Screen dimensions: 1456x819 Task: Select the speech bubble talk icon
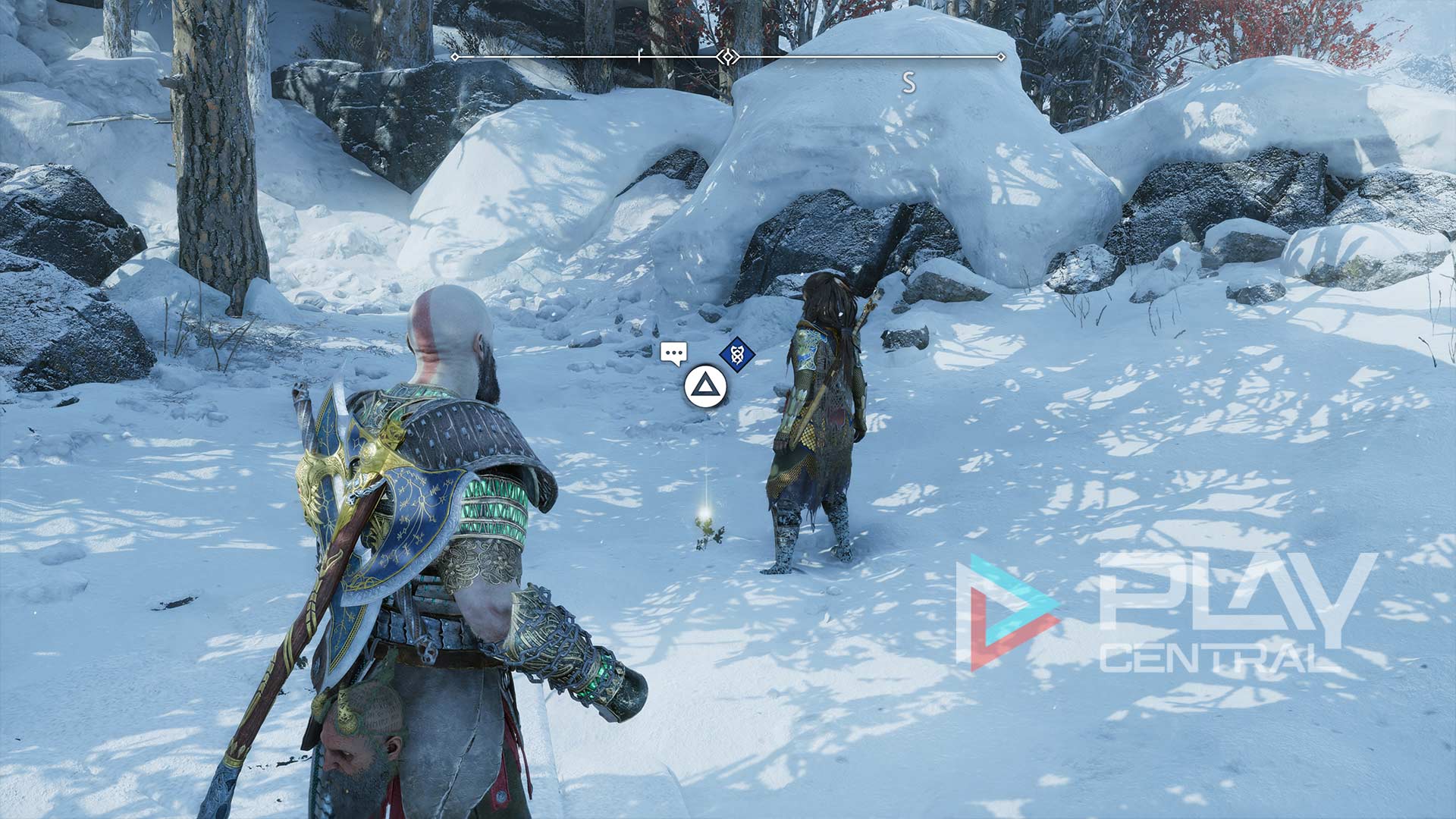point(673,353)
